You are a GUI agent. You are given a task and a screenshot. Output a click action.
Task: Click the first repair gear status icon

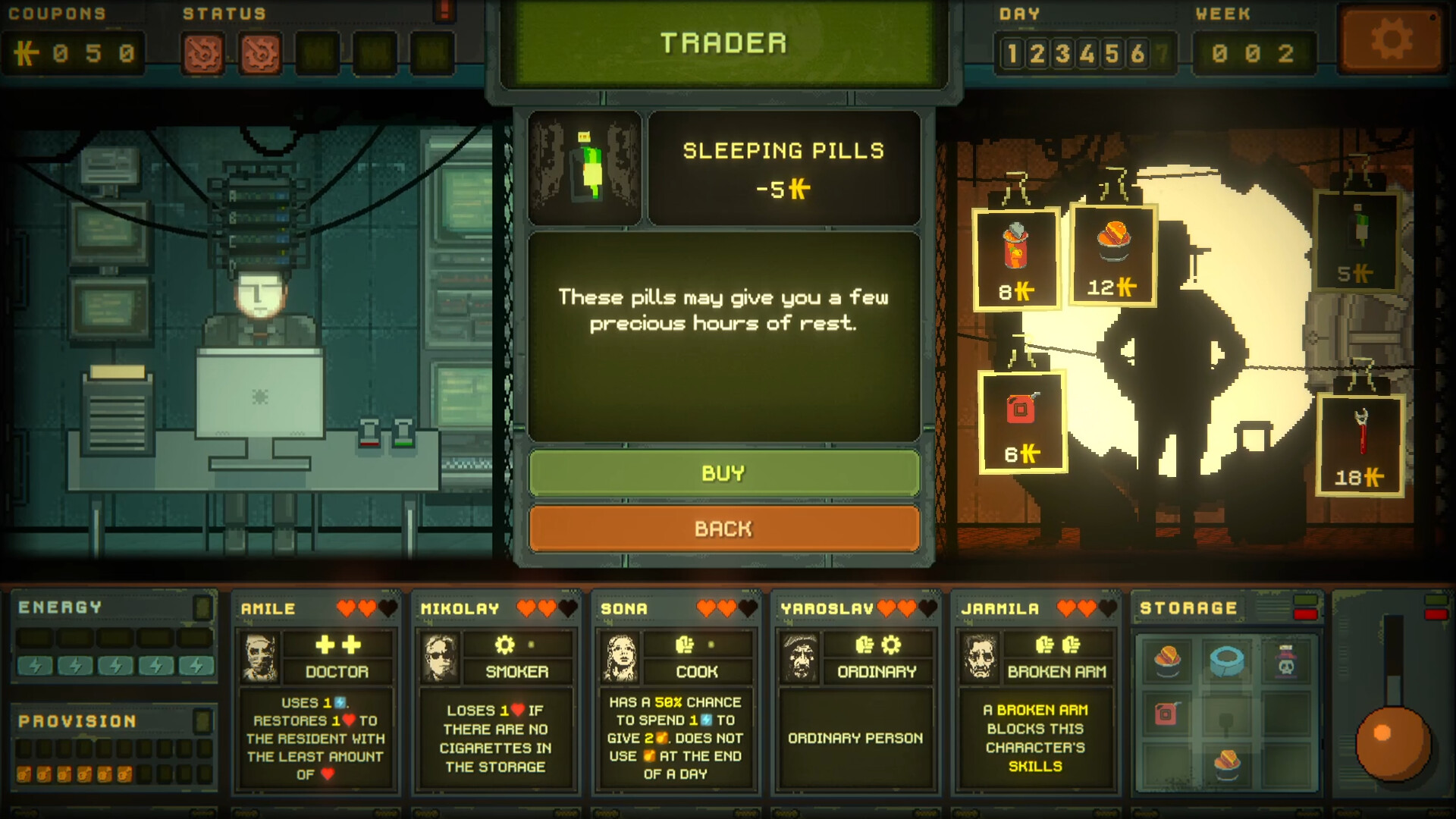point(205,52)
